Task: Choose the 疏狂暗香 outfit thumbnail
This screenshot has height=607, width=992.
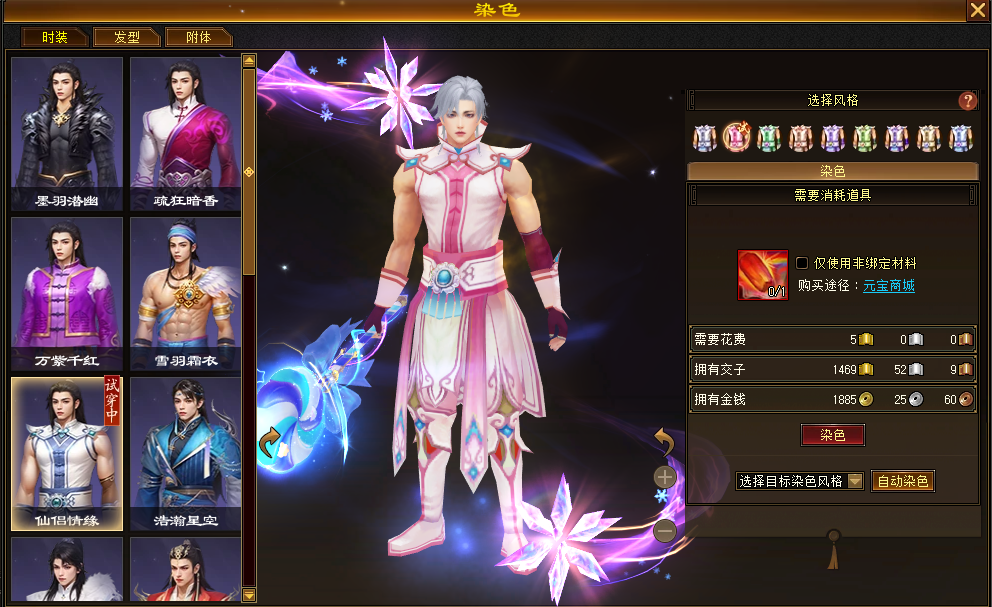Action: 185,133
